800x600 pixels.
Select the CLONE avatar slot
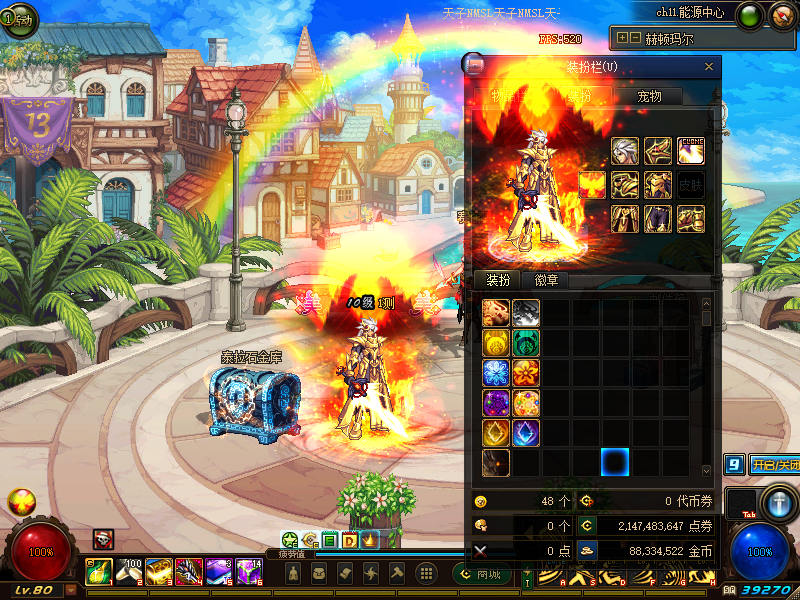click(691, 151)
